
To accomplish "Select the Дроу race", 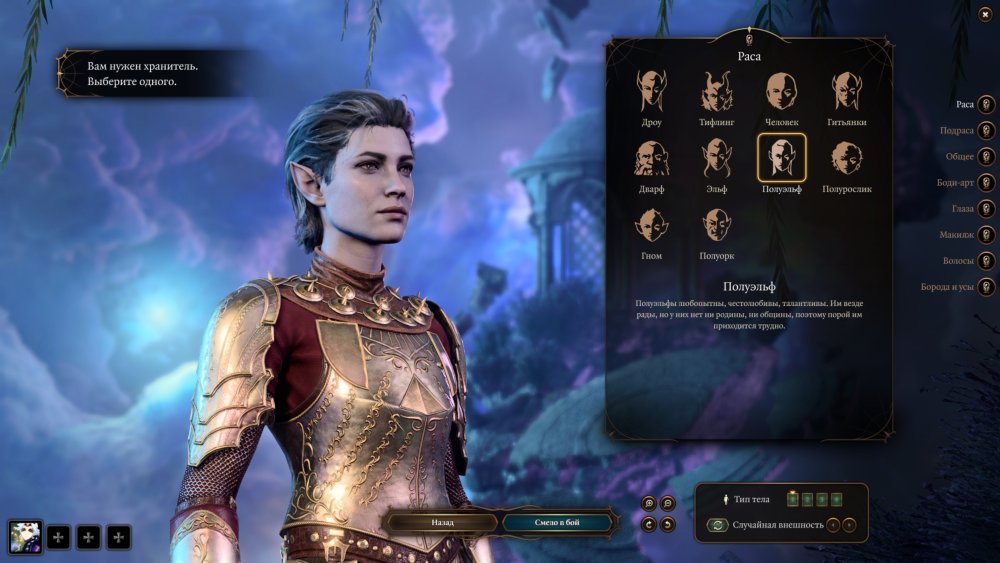I will [652, 92].
